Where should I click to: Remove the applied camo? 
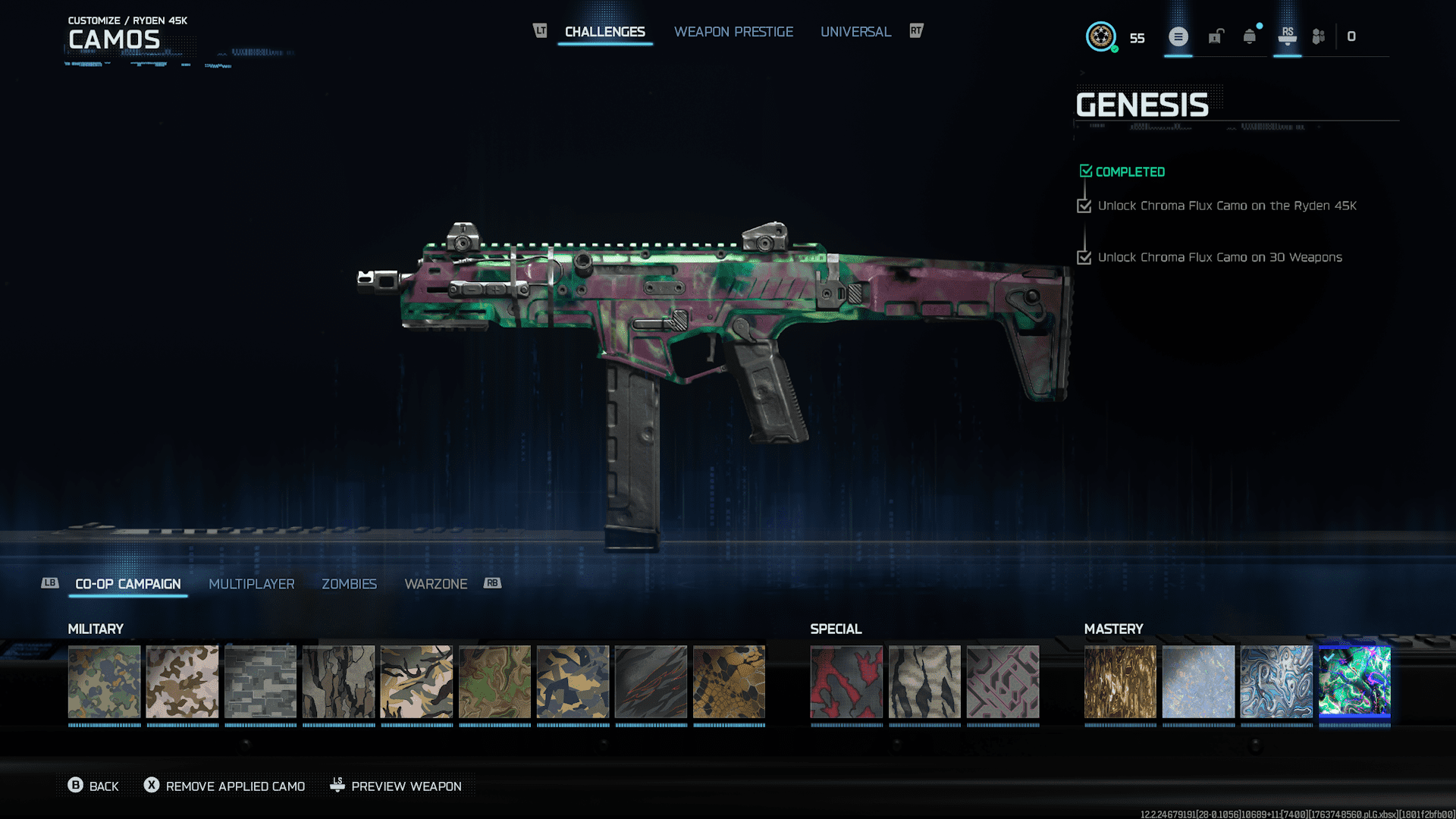[225, 786]
